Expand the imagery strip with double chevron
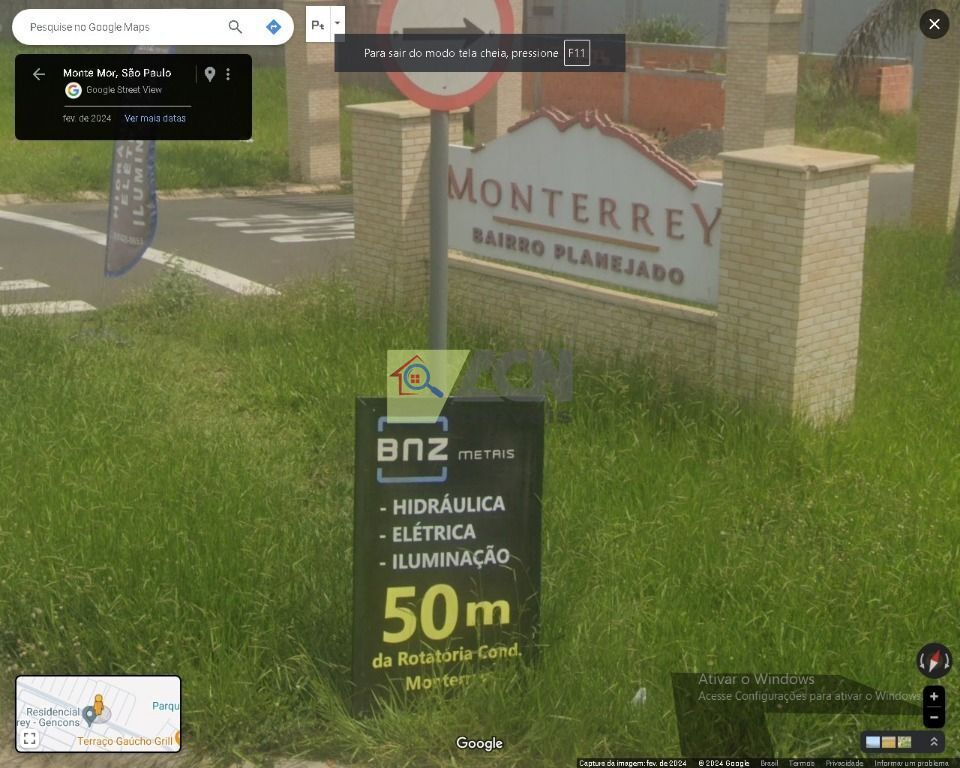960x768 pixels. (x=934, y=742)
